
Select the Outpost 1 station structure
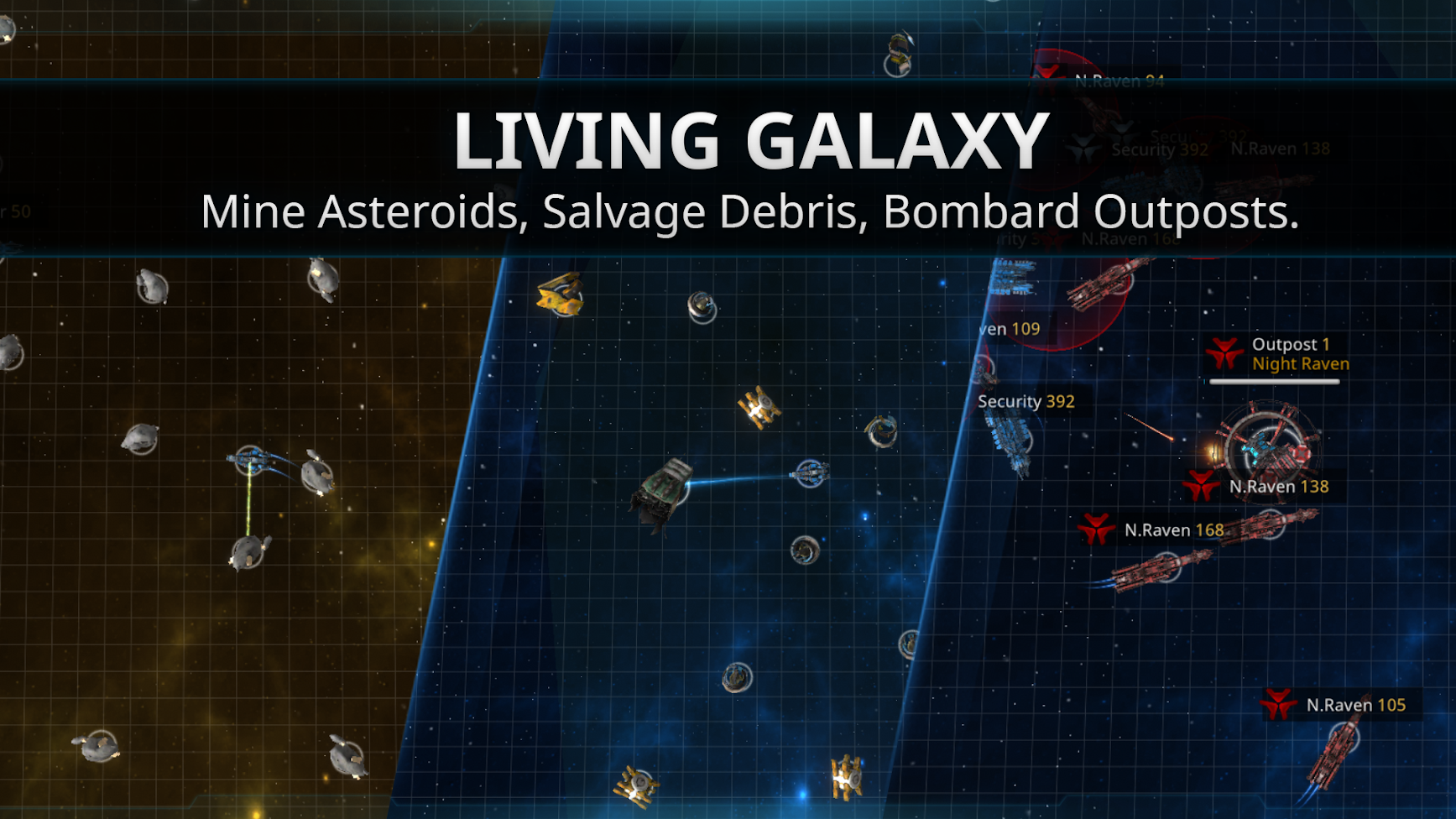click(x=1267, y=453)
